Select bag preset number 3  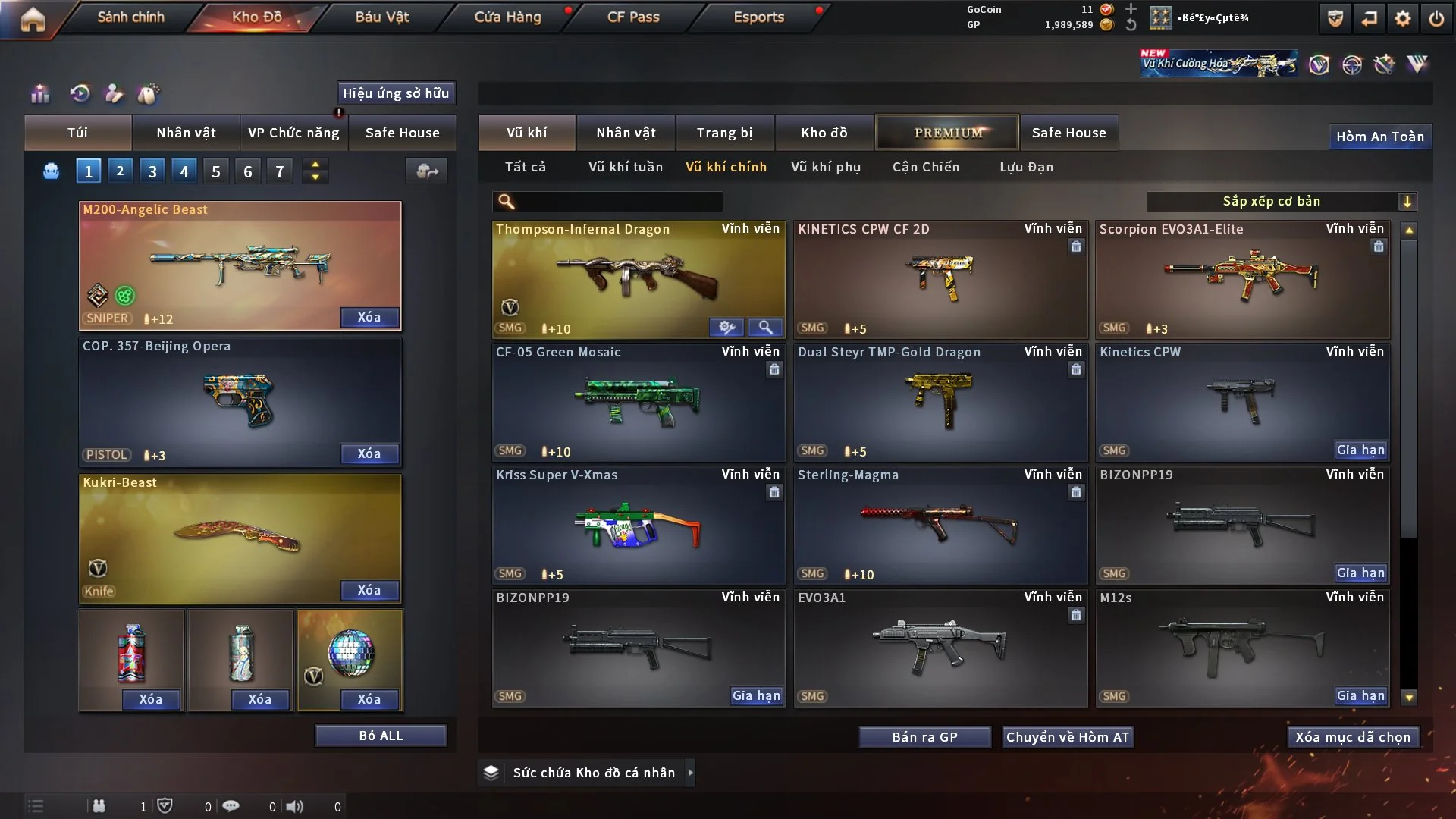(152, 171)
